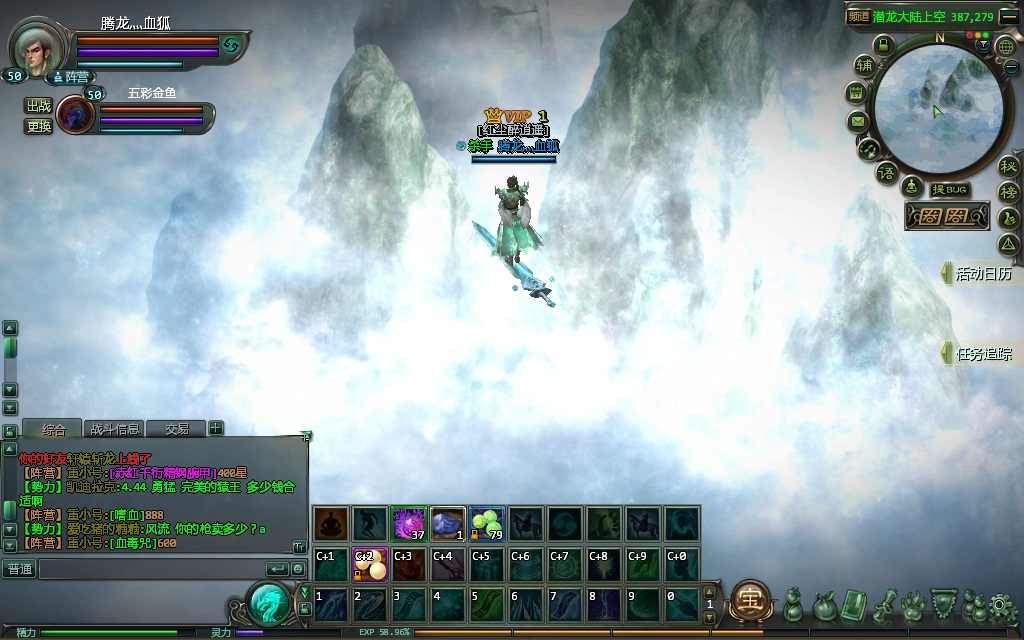
Task: Click the 提BUG report button
Action: pyautogui.click(x=949, y=190)
